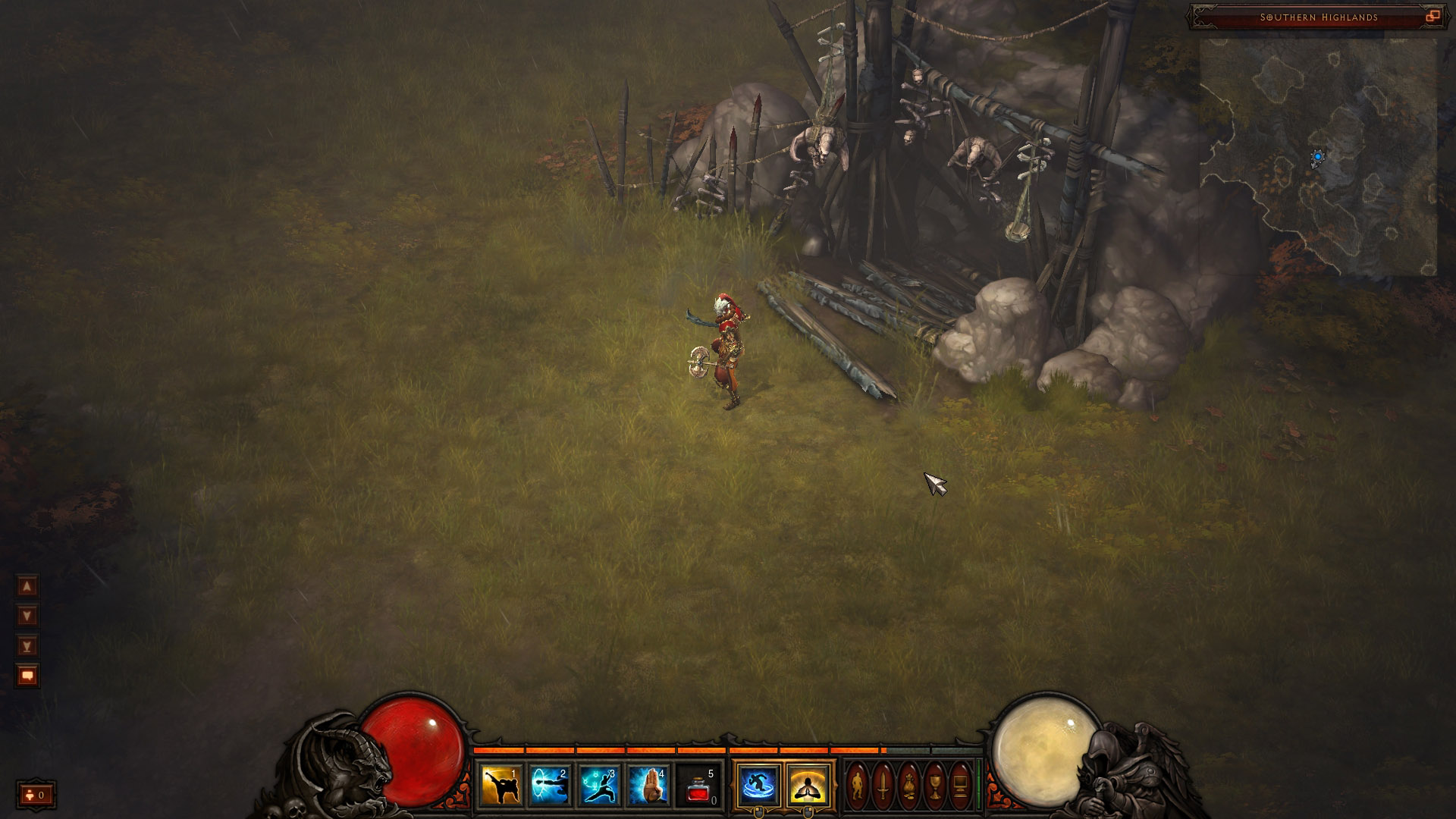Use the dashing strike skill in slot 2
Screen dimensions: 1456x819
click(550, 785)
